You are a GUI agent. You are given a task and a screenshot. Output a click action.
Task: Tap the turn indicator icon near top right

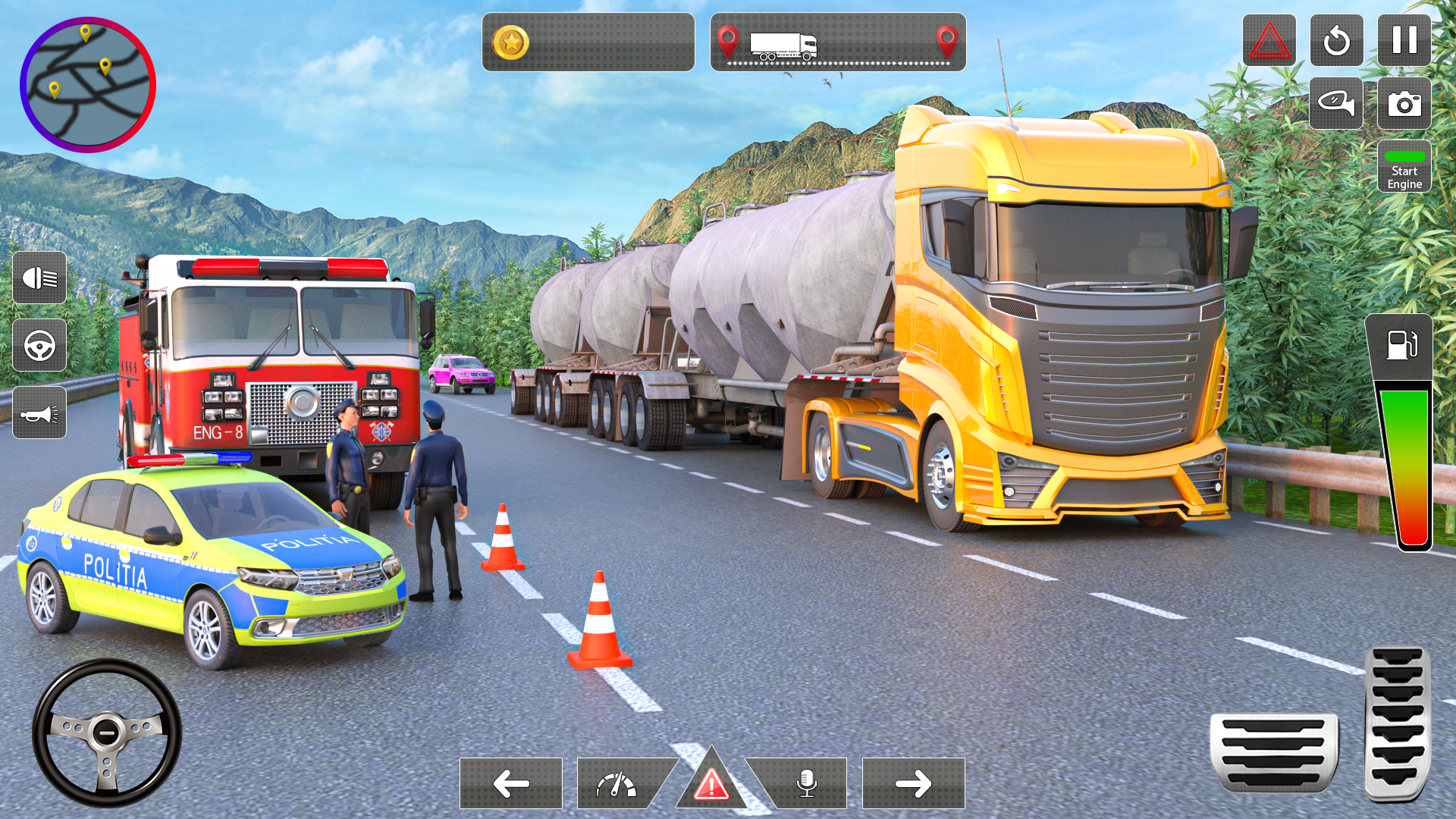(1337, 103)
